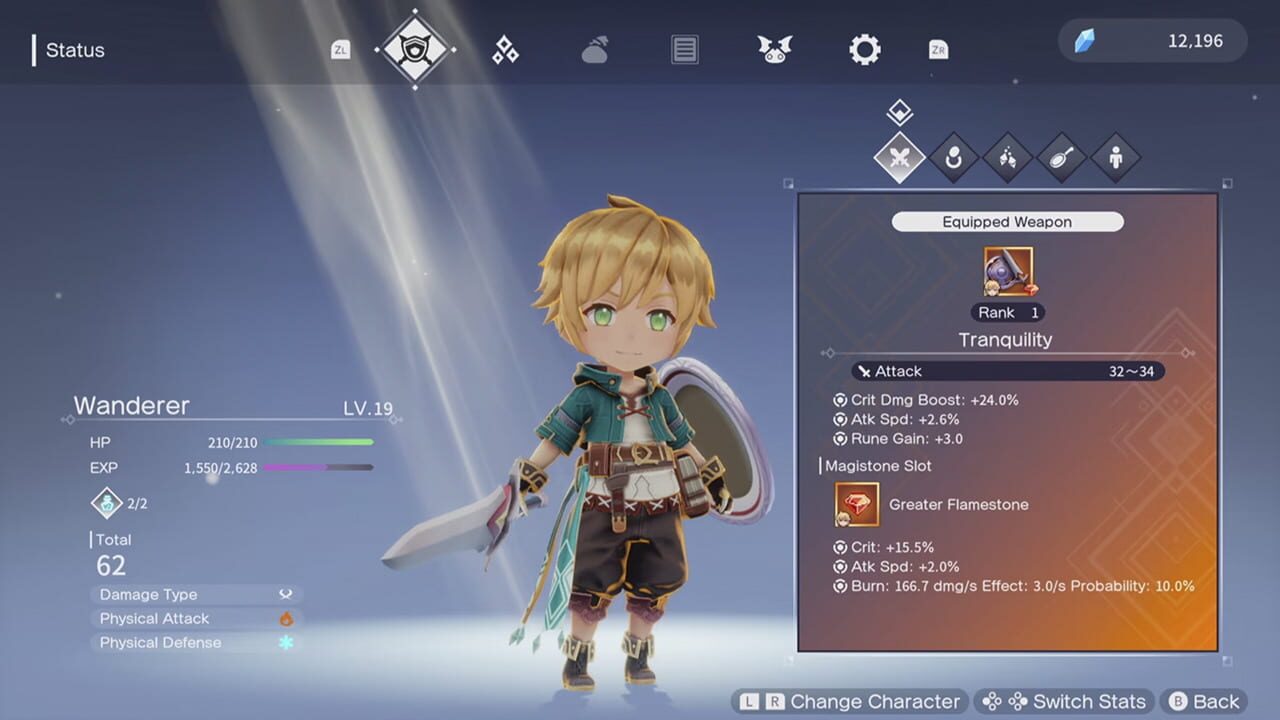Toggle the Physical Defense snowflake stat row

[x=195, y=643]
